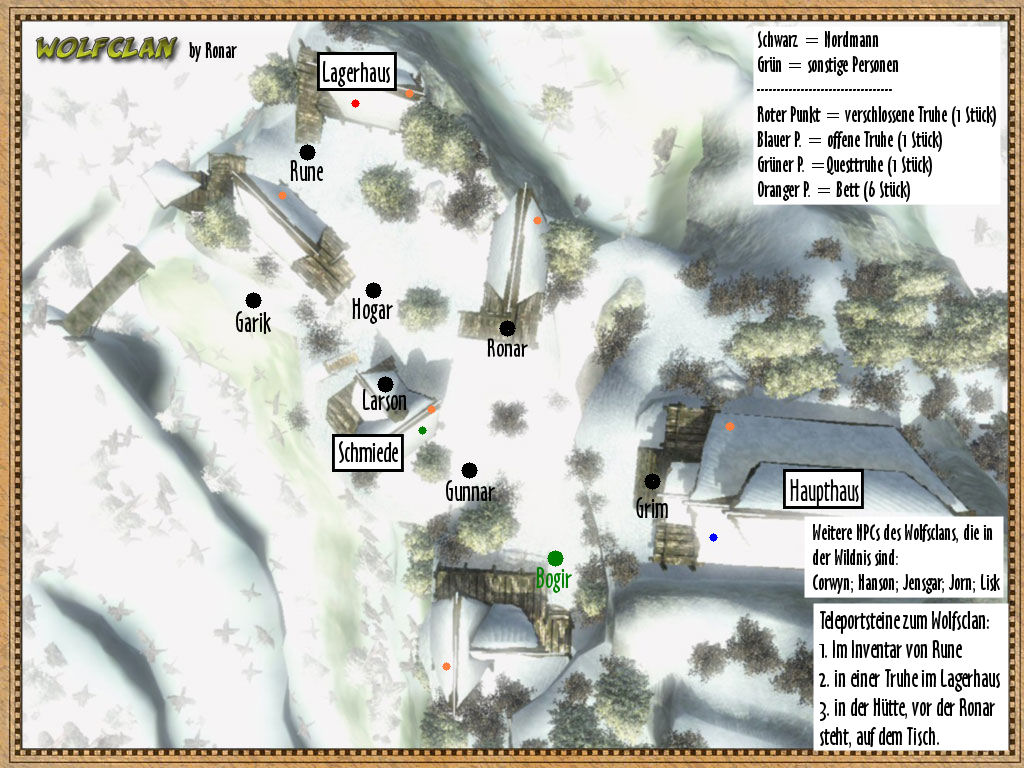Choose the Ronar map marker
This screenshot has width=1024, height=768.
click(507, 328)
